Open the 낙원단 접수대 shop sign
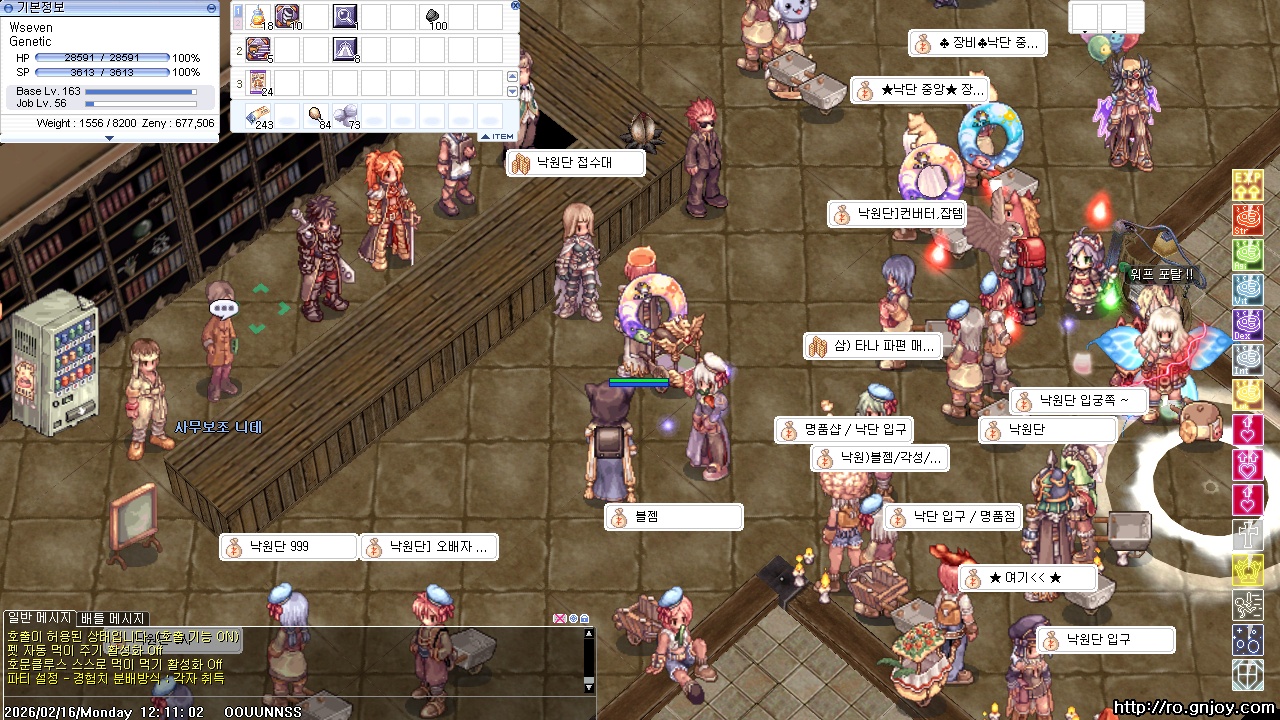Viewport: 1280px width, 720px height. tap(575, 162)
